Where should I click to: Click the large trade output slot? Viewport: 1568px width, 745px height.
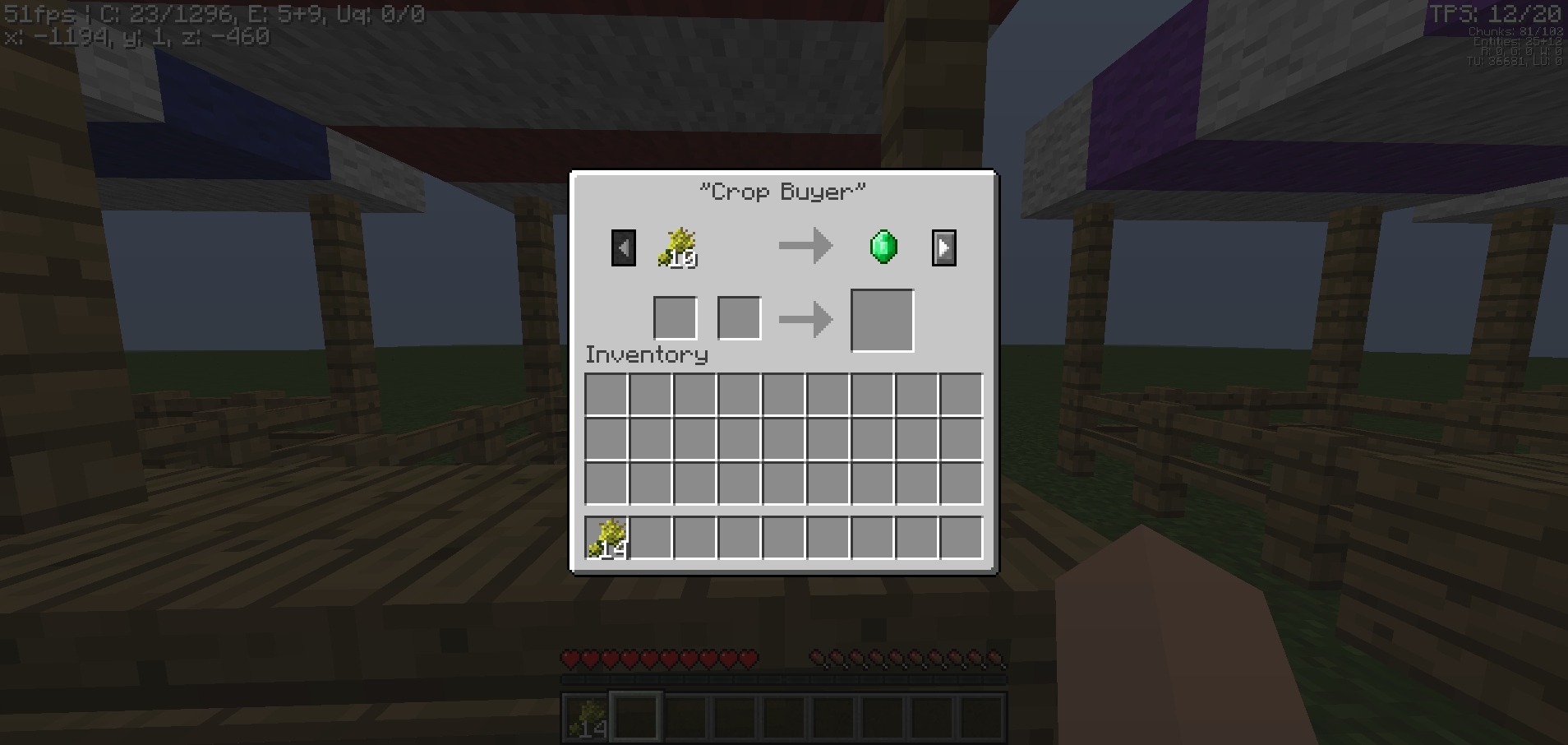882,320
